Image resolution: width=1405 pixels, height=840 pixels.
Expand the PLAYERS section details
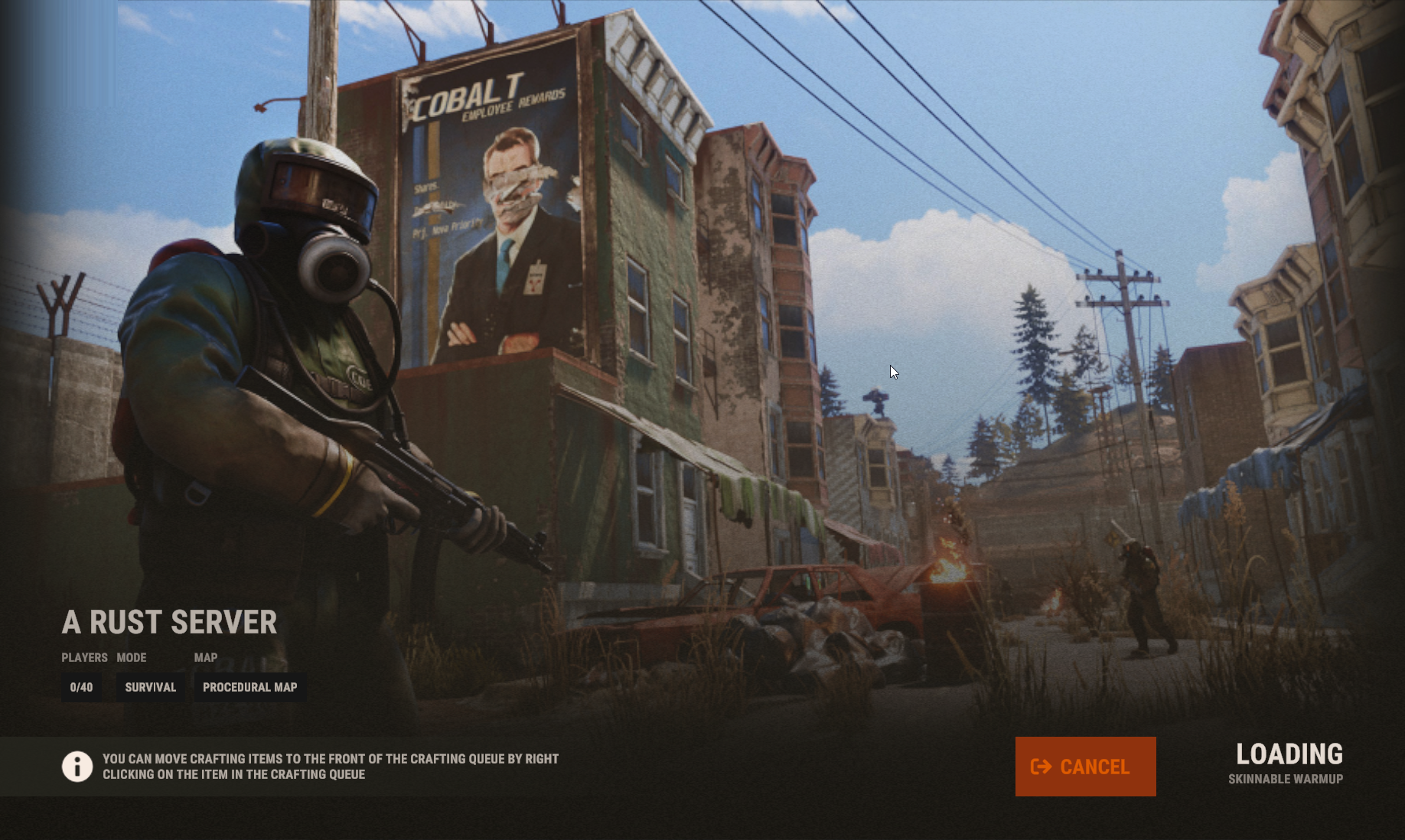pos(83,657)
